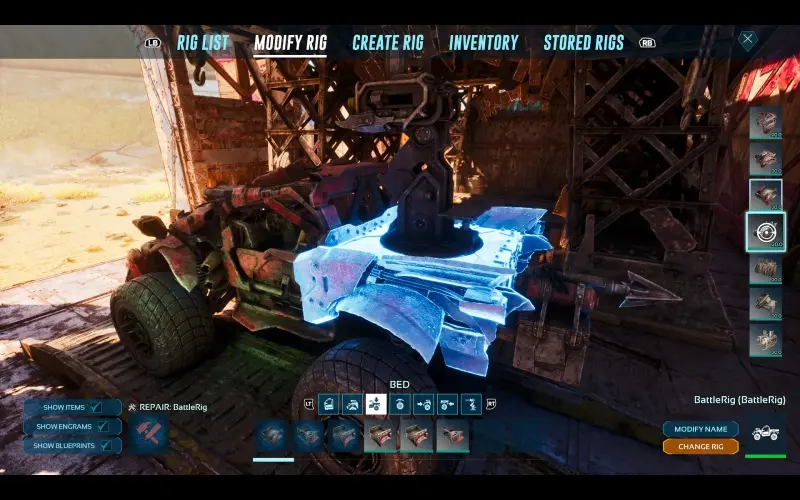800x500 pixels.
Task: Open the Rig List tab
Action: (203, 43)
